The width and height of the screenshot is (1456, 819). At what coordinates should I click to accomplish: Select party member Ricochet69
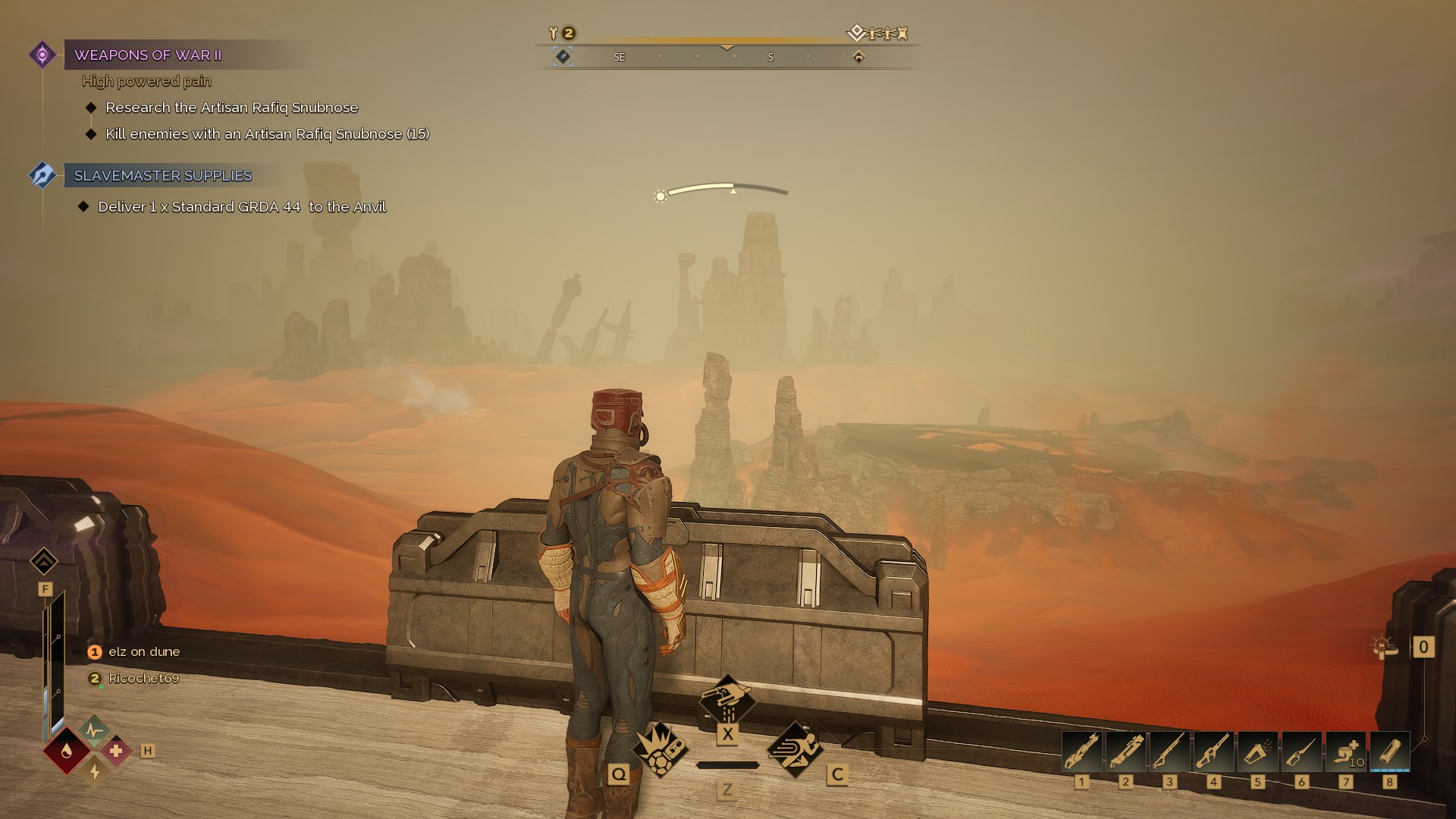143,679
